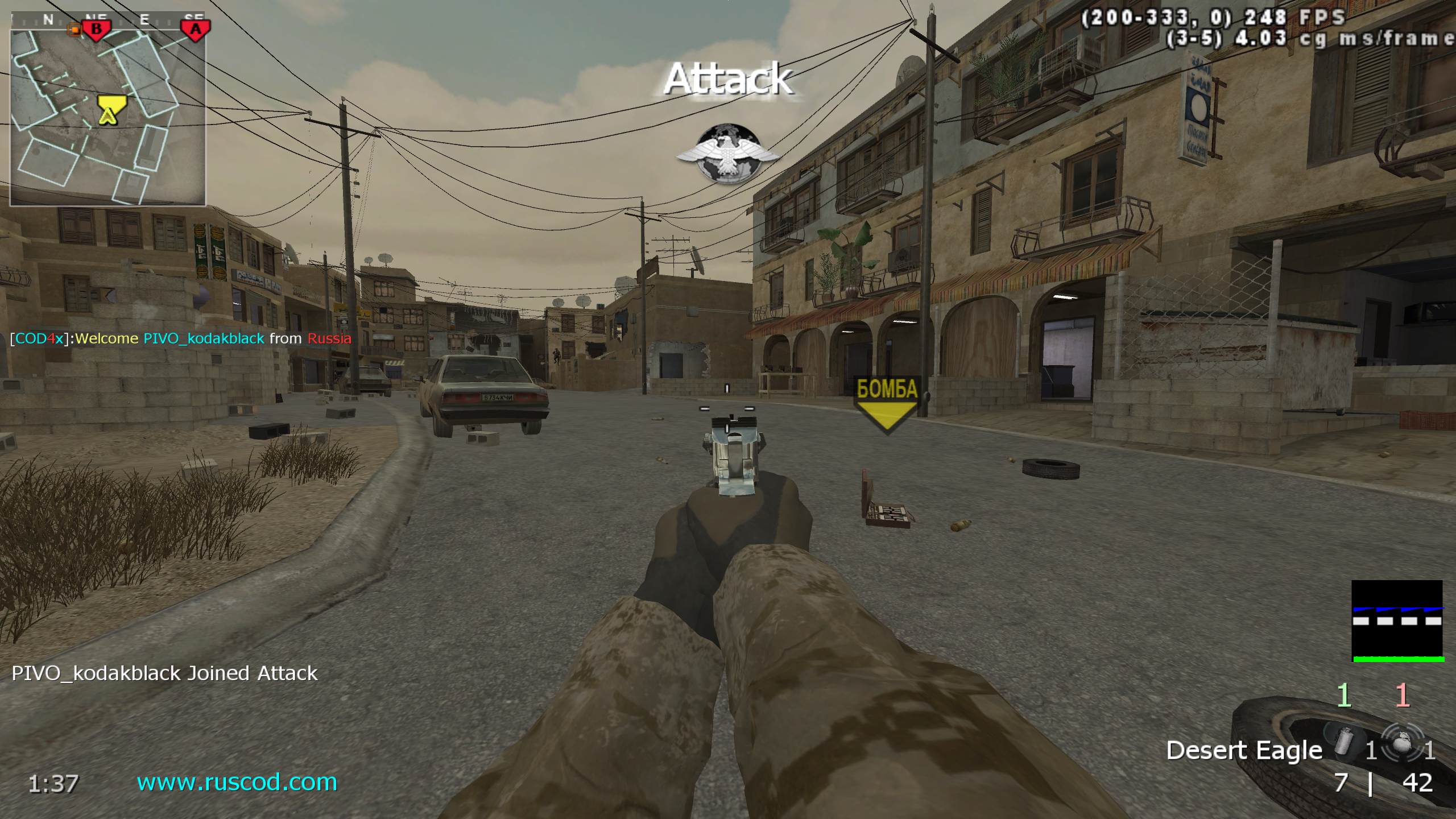
Task: Click the minimap in the corner
Action: pyautogui.click(x=108, y=117)
